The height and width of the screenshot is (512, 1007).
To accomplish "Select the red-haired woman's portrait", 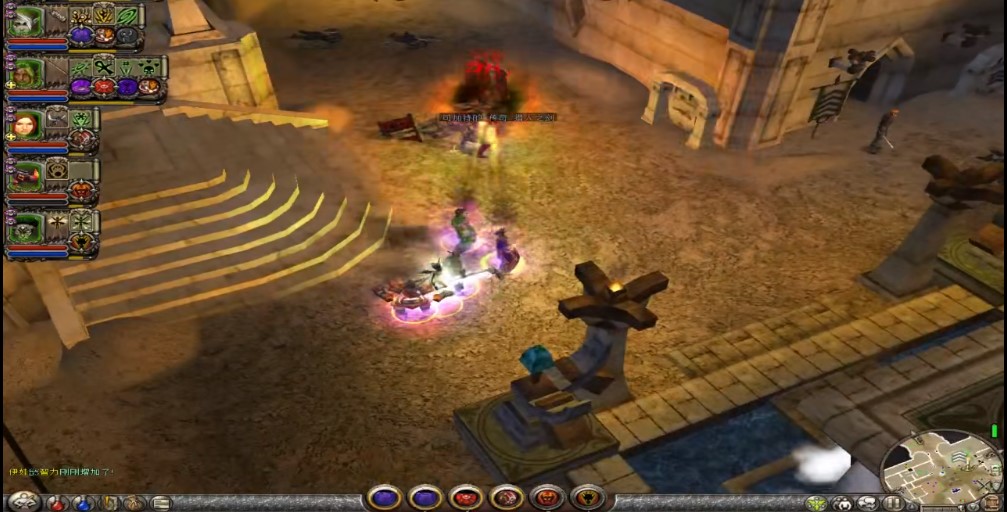I will coord(27,124).
